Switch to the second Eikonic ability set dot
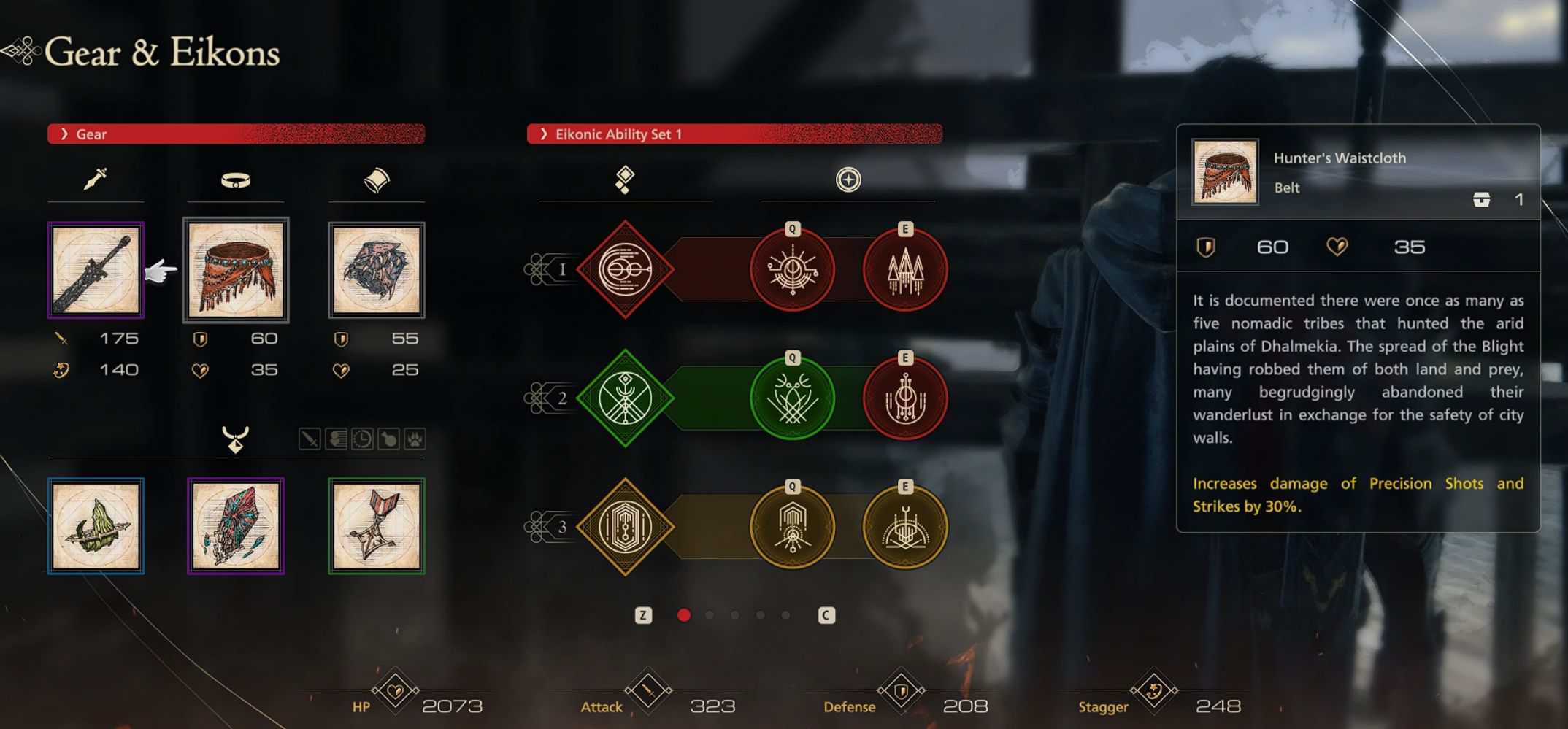The height and width of the screenshot is (729, 1568). (x=710, y=615)
